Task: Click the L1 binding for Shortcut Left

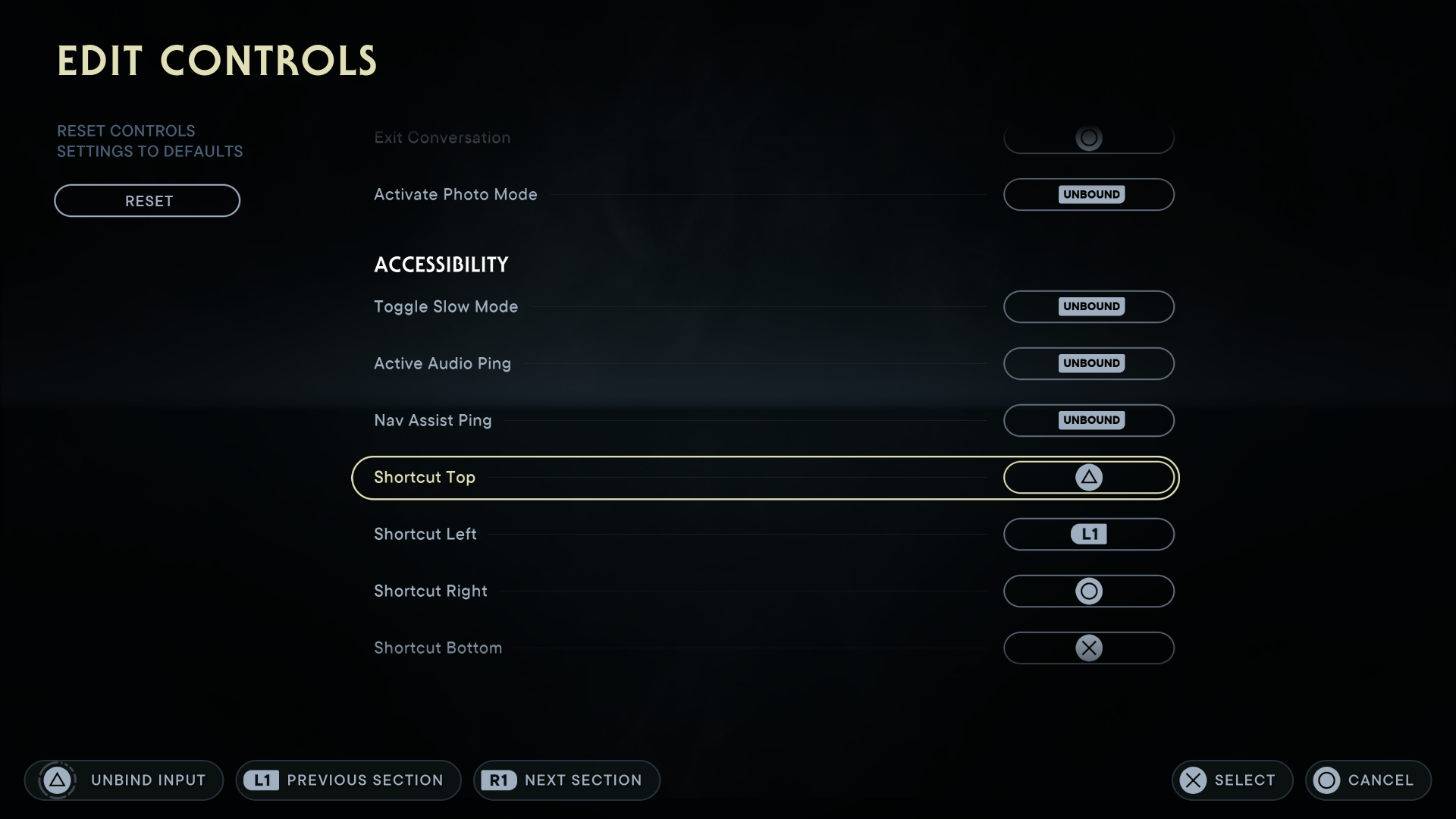Action: (1089, 534)
